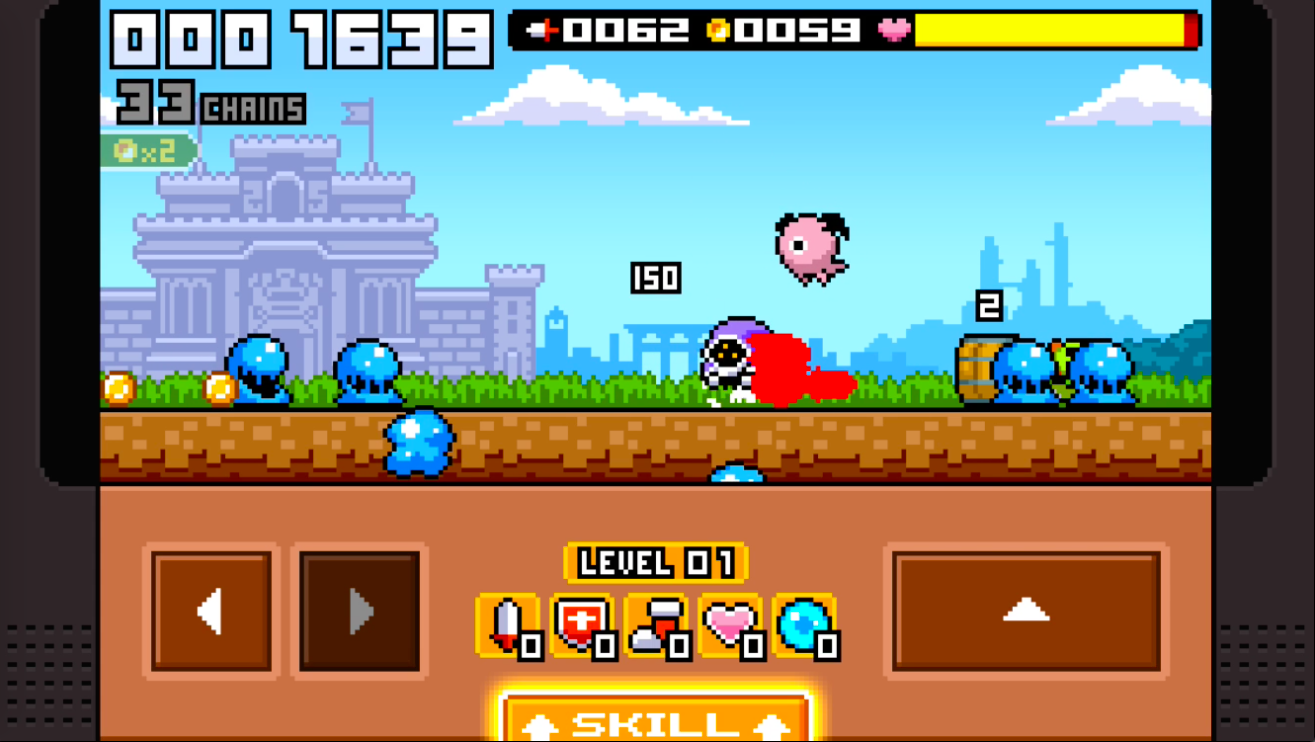Upgrade the sword attack stat icon
Viewport: 1315px width, 742px height.
click(508, 626)
